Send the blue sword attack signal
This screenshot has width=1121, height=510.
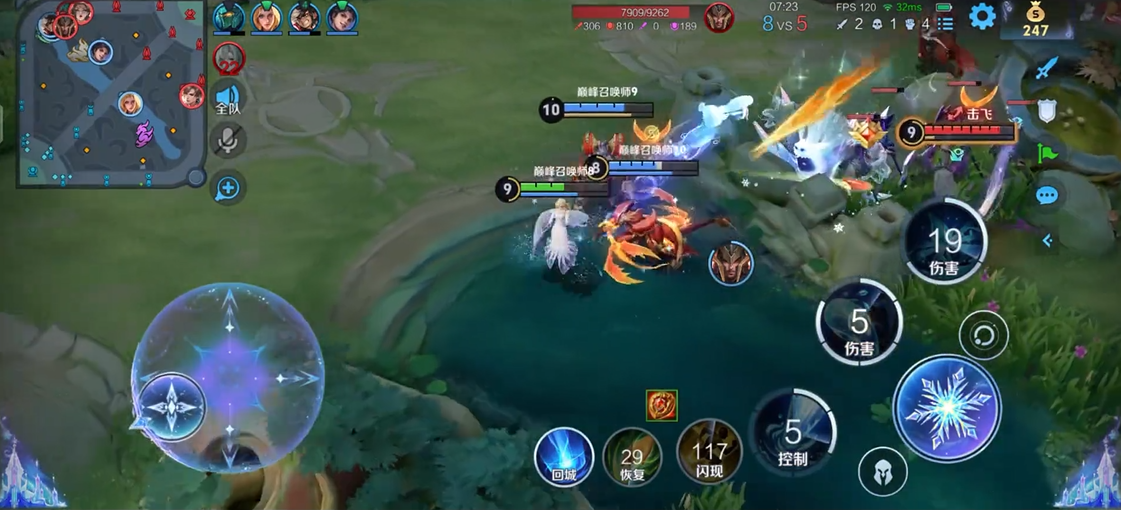tap(1046, 68)
